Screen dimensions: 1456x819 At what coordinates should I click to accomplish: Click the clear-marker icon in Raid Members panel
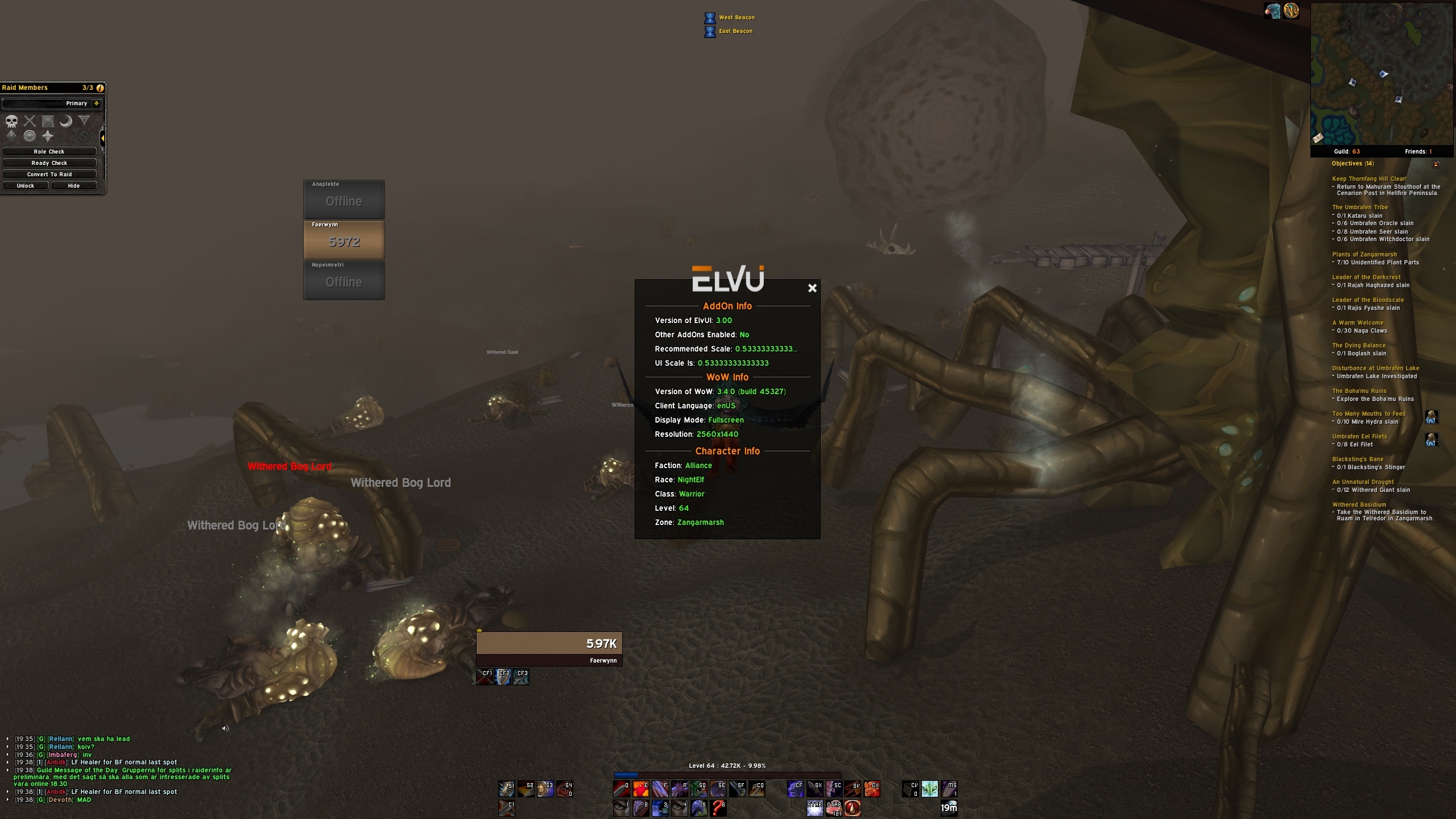pos(83,136)
